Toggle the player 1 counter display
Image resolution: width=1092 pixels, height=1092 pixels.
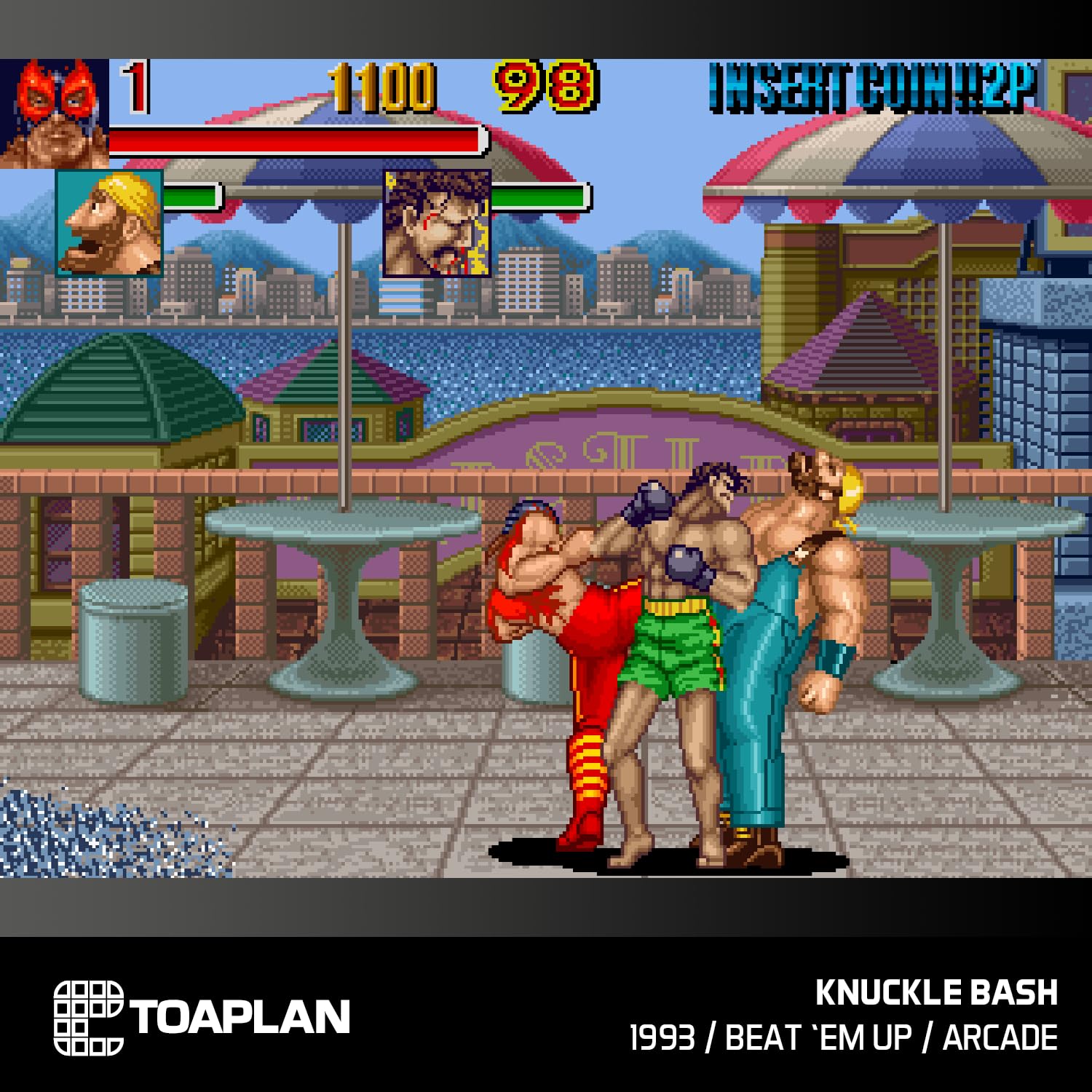click(x=135, y=87)
